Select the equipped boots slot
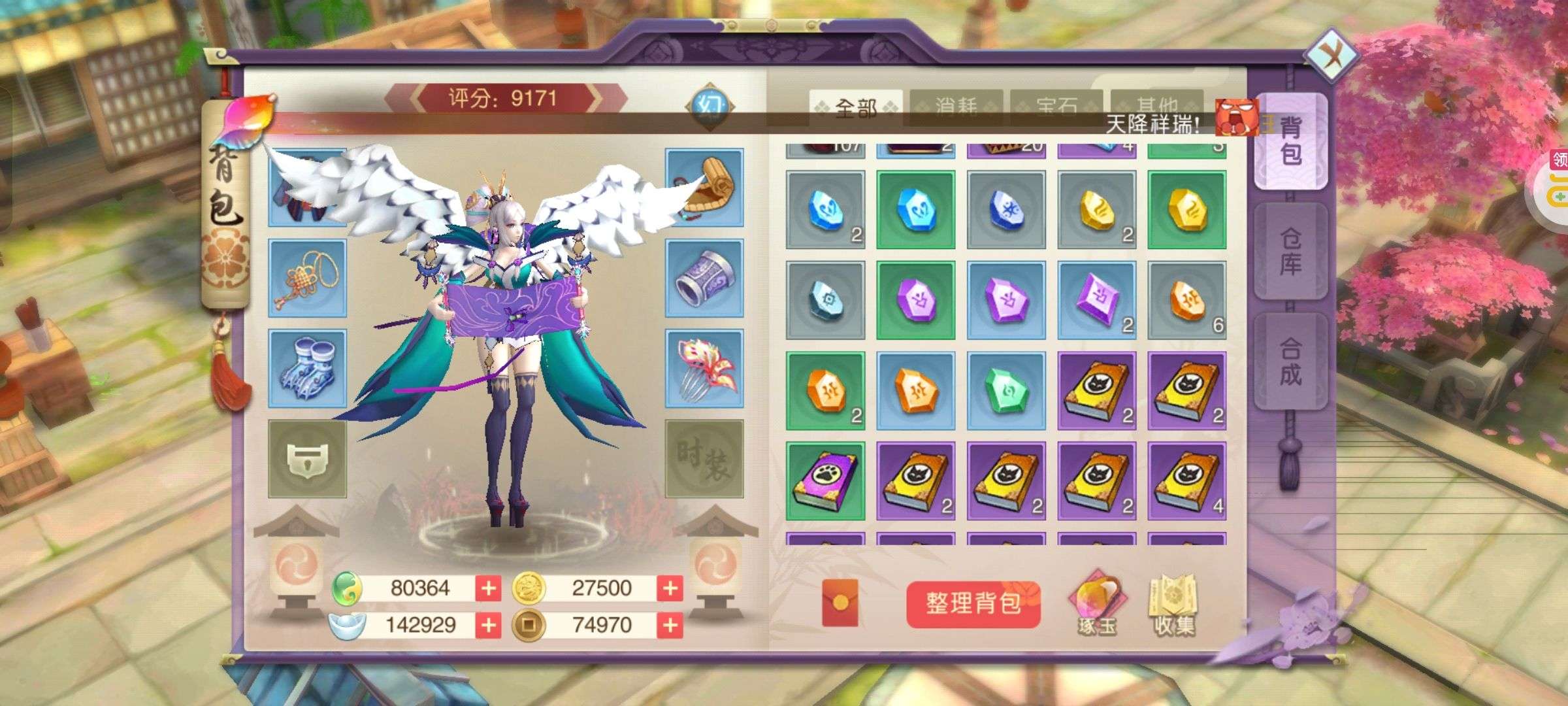Screen dimensions: 1568x706 point(307,369)
